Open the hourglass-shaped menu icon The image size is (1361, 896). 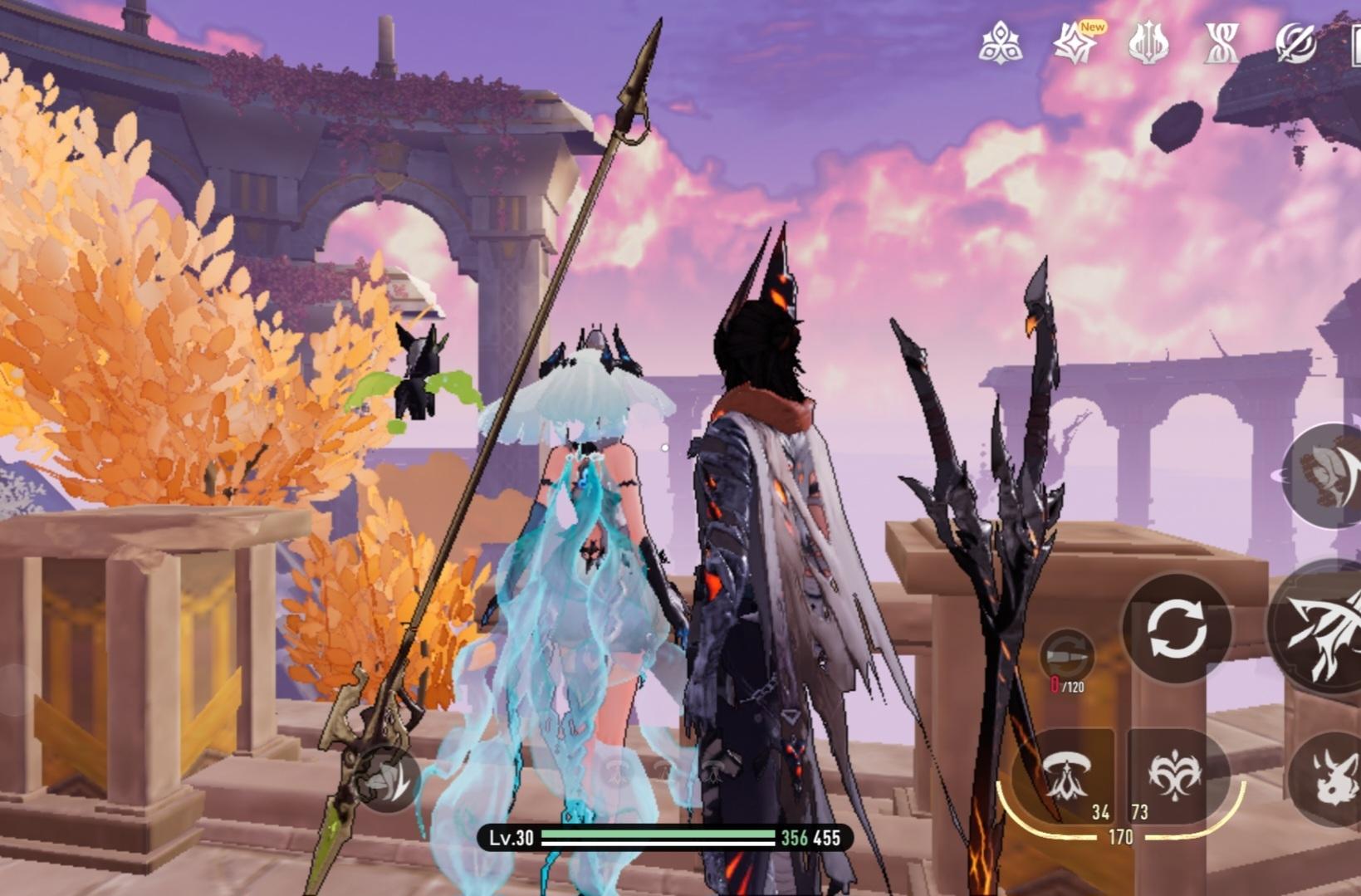point(1221,42)
